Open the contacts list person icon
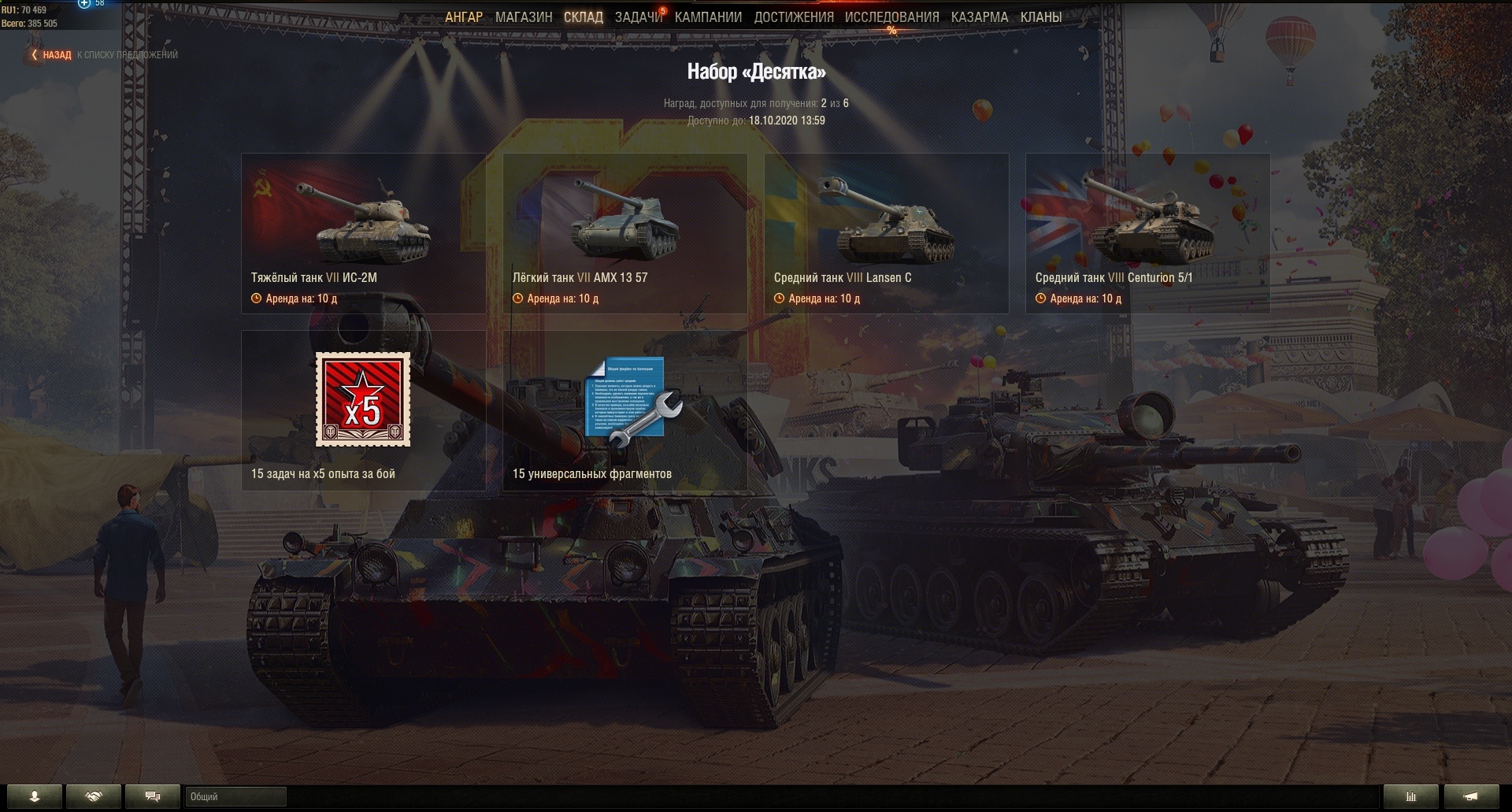1512x812 pixels. 34,796
